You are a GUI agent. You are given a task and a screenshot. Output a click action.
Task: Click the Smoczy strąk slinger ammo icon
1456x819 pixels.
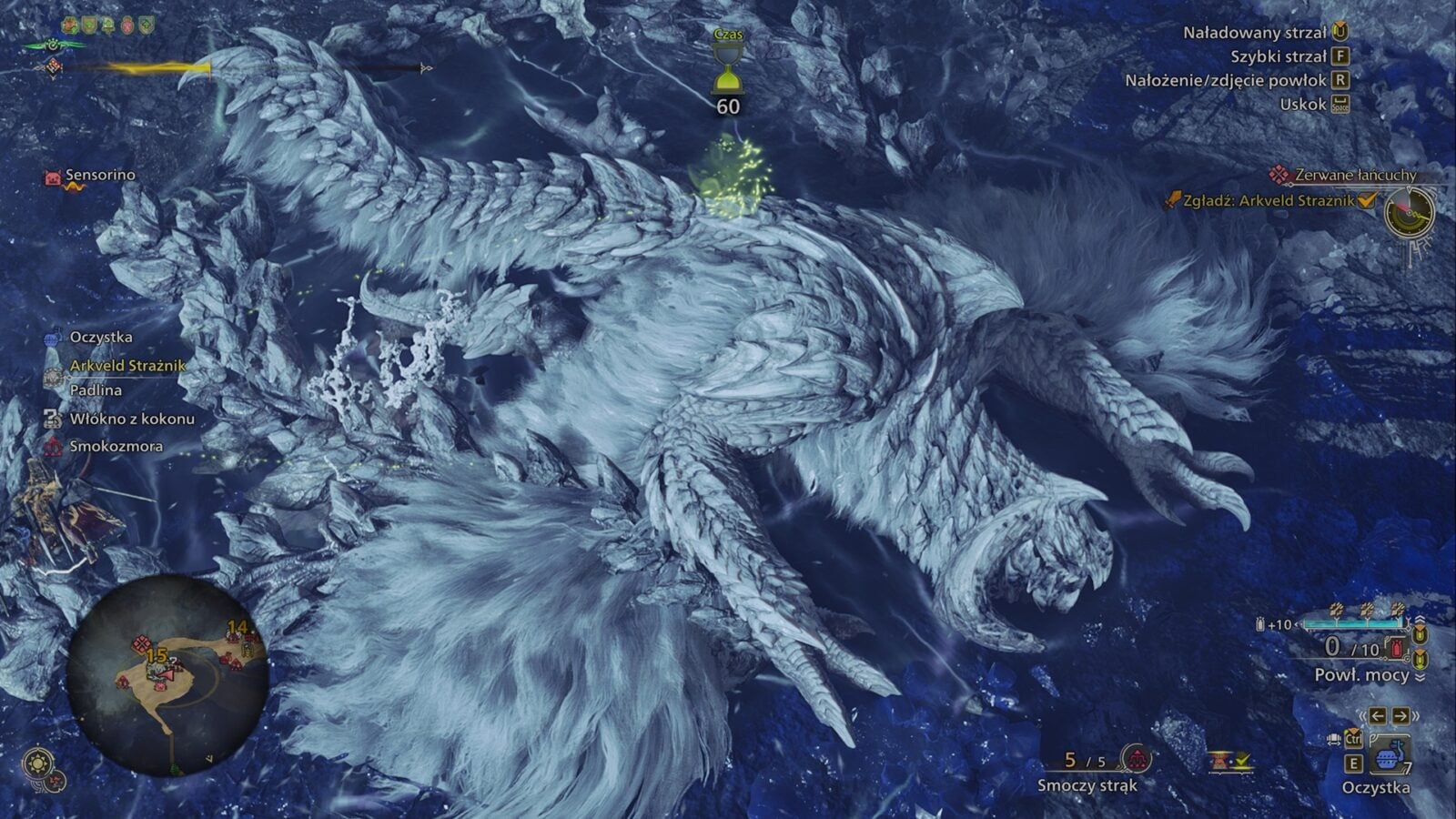point(1137,758)
